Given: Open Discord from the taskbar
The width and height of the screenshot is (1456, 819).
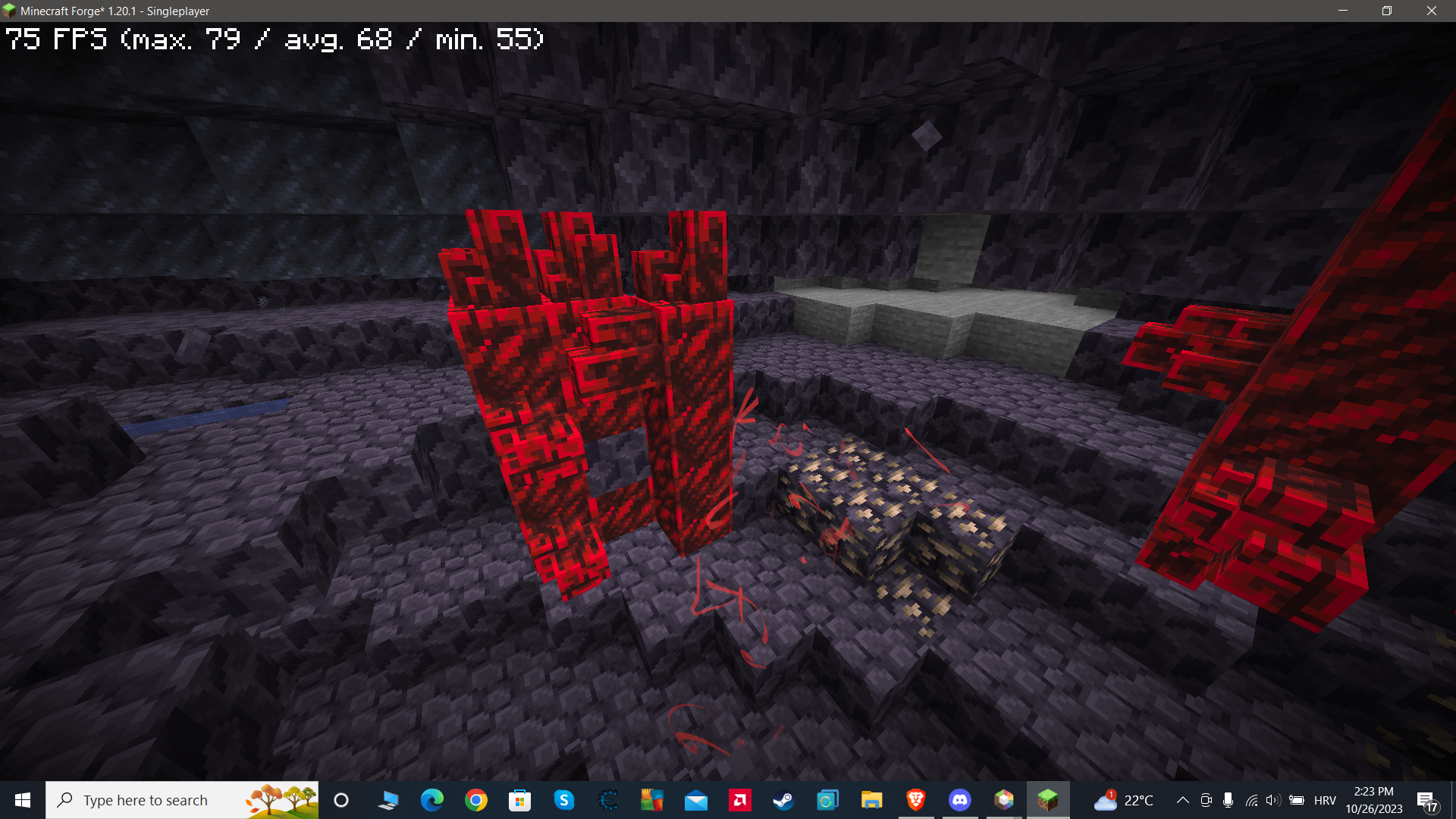Looking at the screenshot, I should [x=960, y=799].
